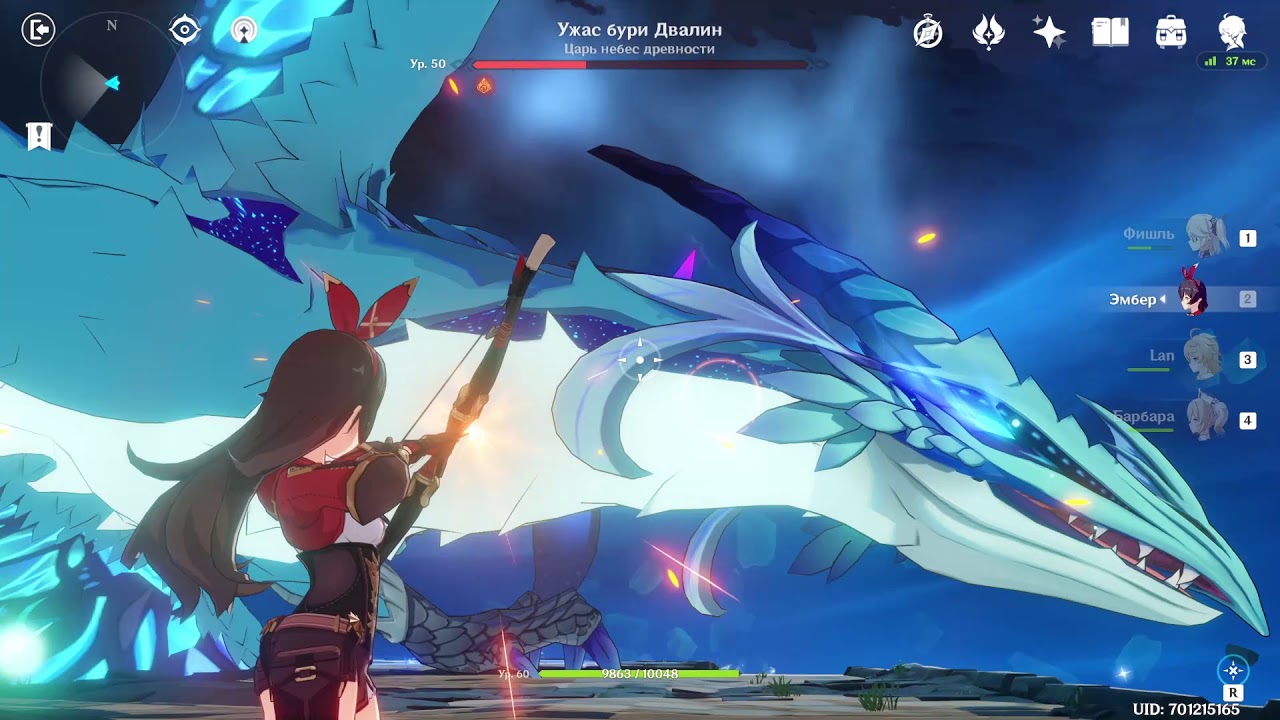Open the backpack inventory
The height and width of the screenshot is (720, 1280).
point(1170,33)
